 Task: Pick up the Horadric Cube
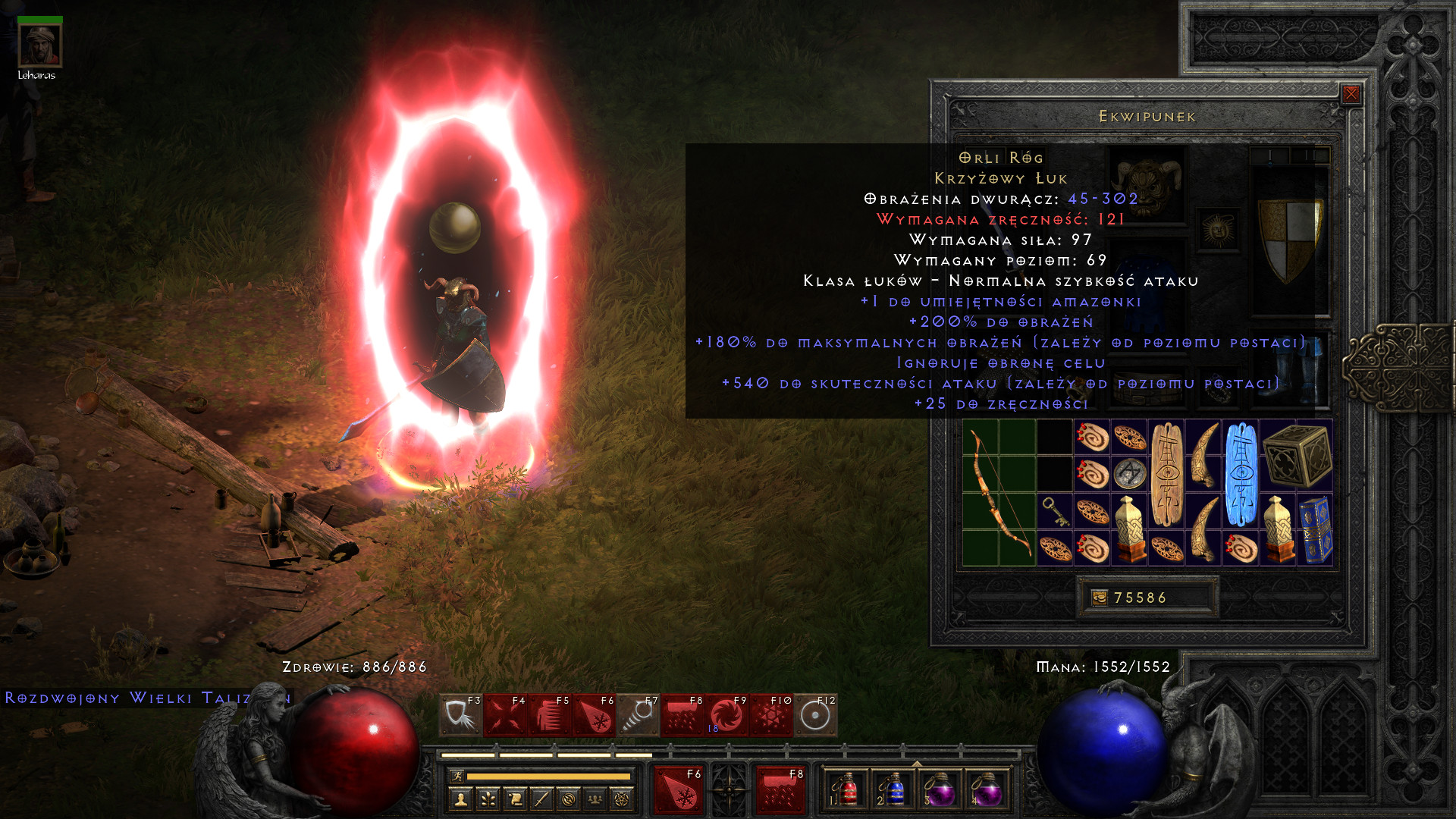tap(1297, 455)
